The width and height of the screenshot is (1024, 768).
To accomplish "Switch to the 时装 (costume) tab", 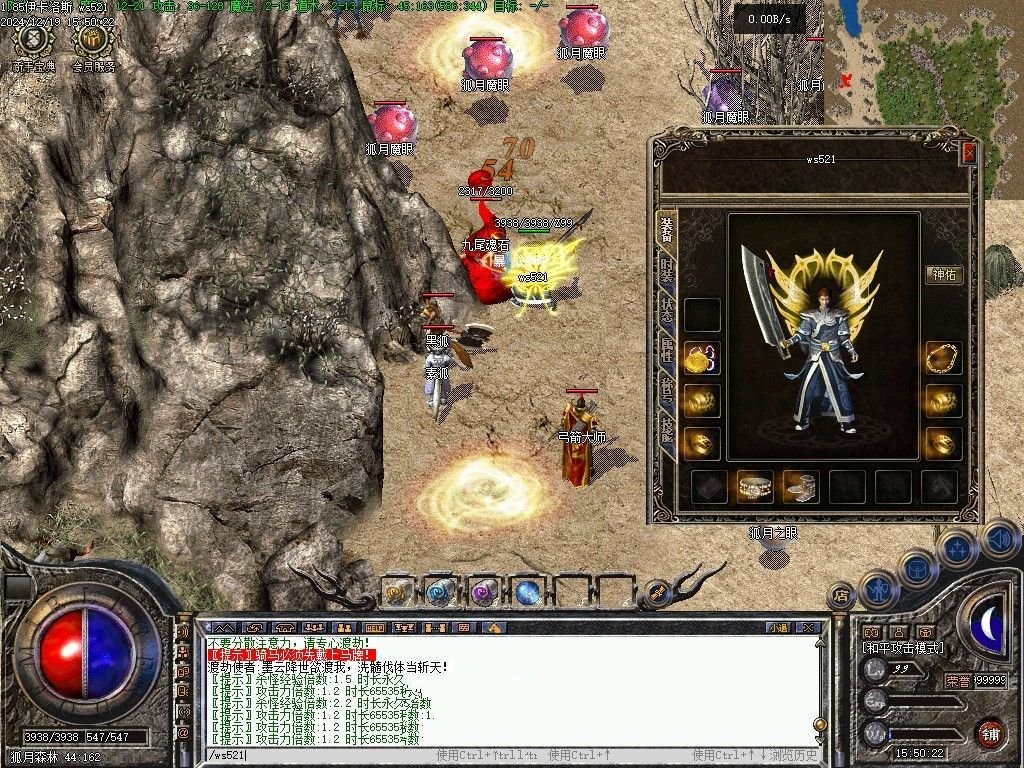I will (x=666, y=270).
